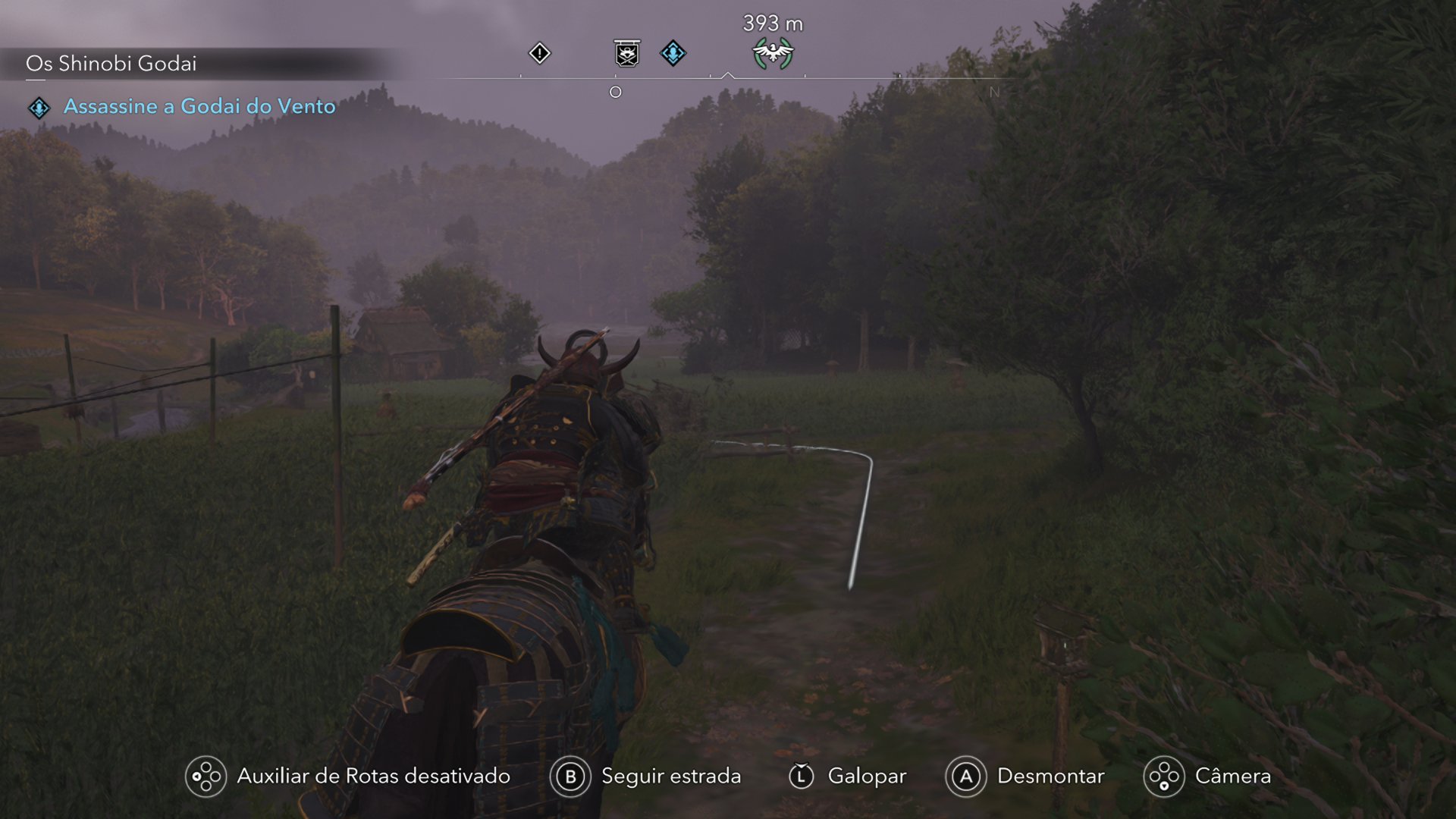
Task: Open Assassine a Godai do Vento objective
Action: [199, 106]
